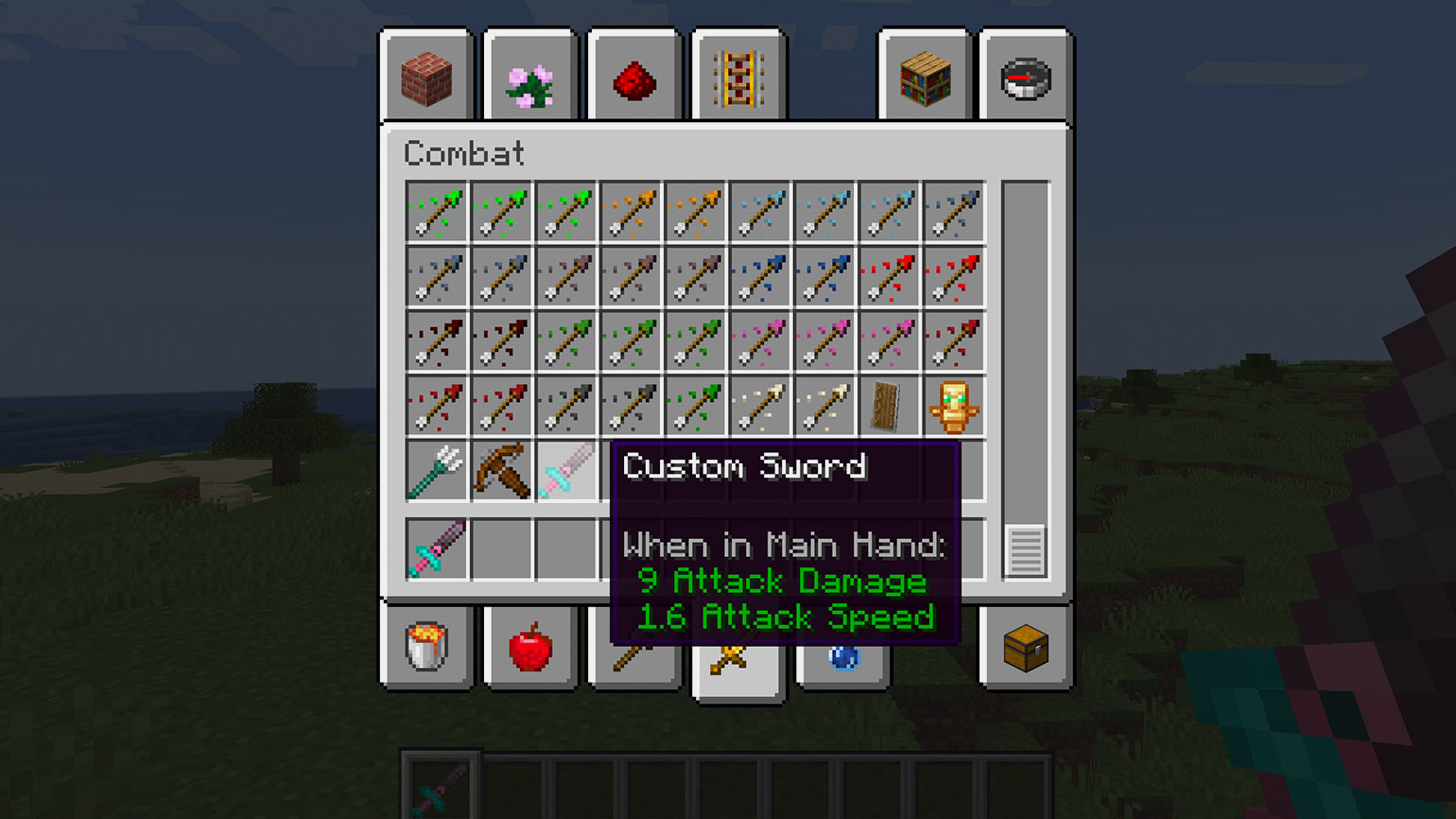Open the Decoration Blocks flower tab
The image size is (1456, 819).
(x=529, y=81)
